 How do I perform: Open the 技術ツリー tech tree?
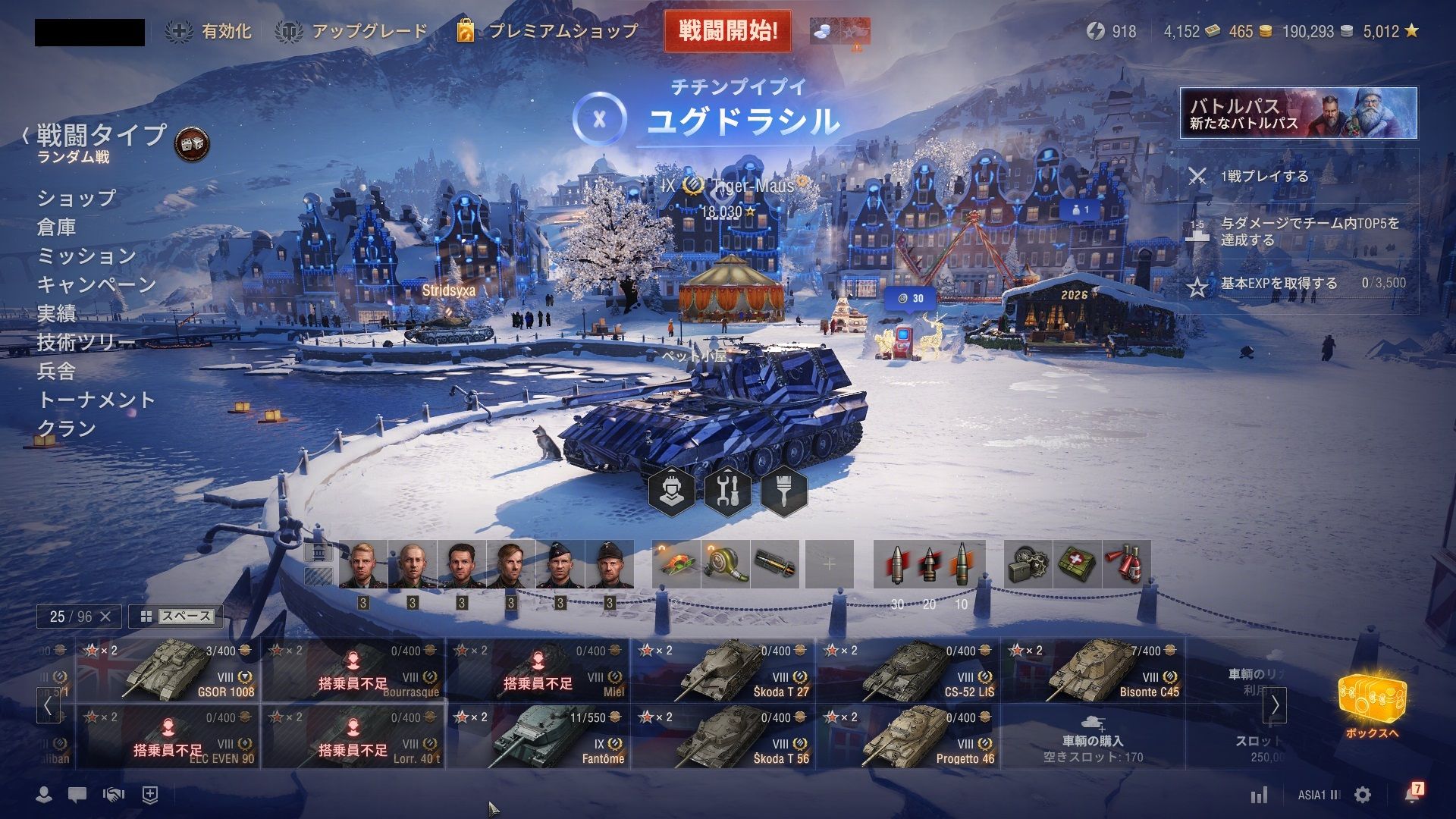click(86, 342)
